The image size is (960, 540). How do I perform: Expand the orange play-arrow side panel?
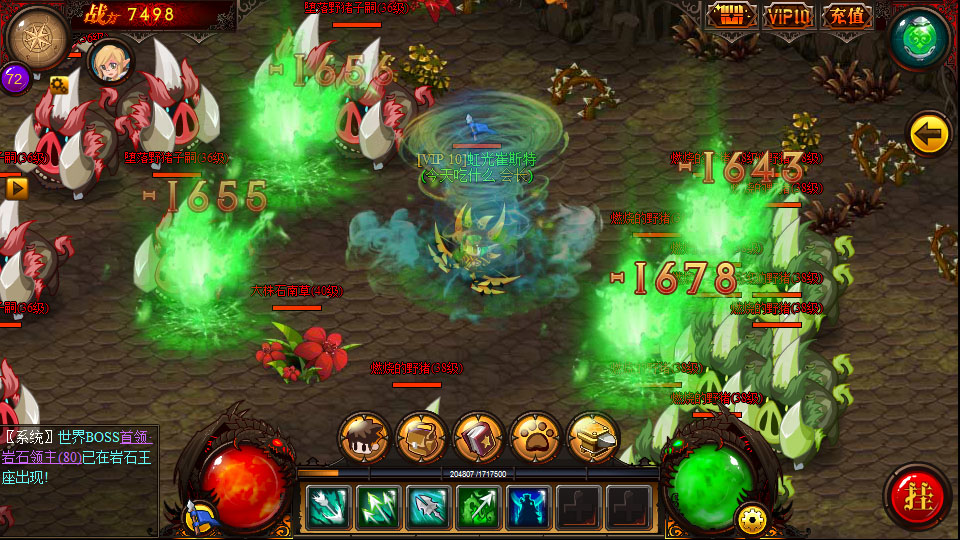coord(15,187)
